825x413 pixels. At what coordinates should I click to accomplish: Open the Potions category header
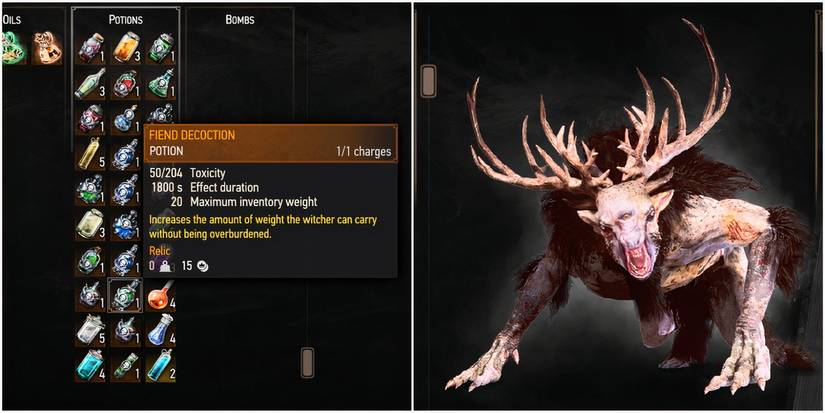[125, 19]
